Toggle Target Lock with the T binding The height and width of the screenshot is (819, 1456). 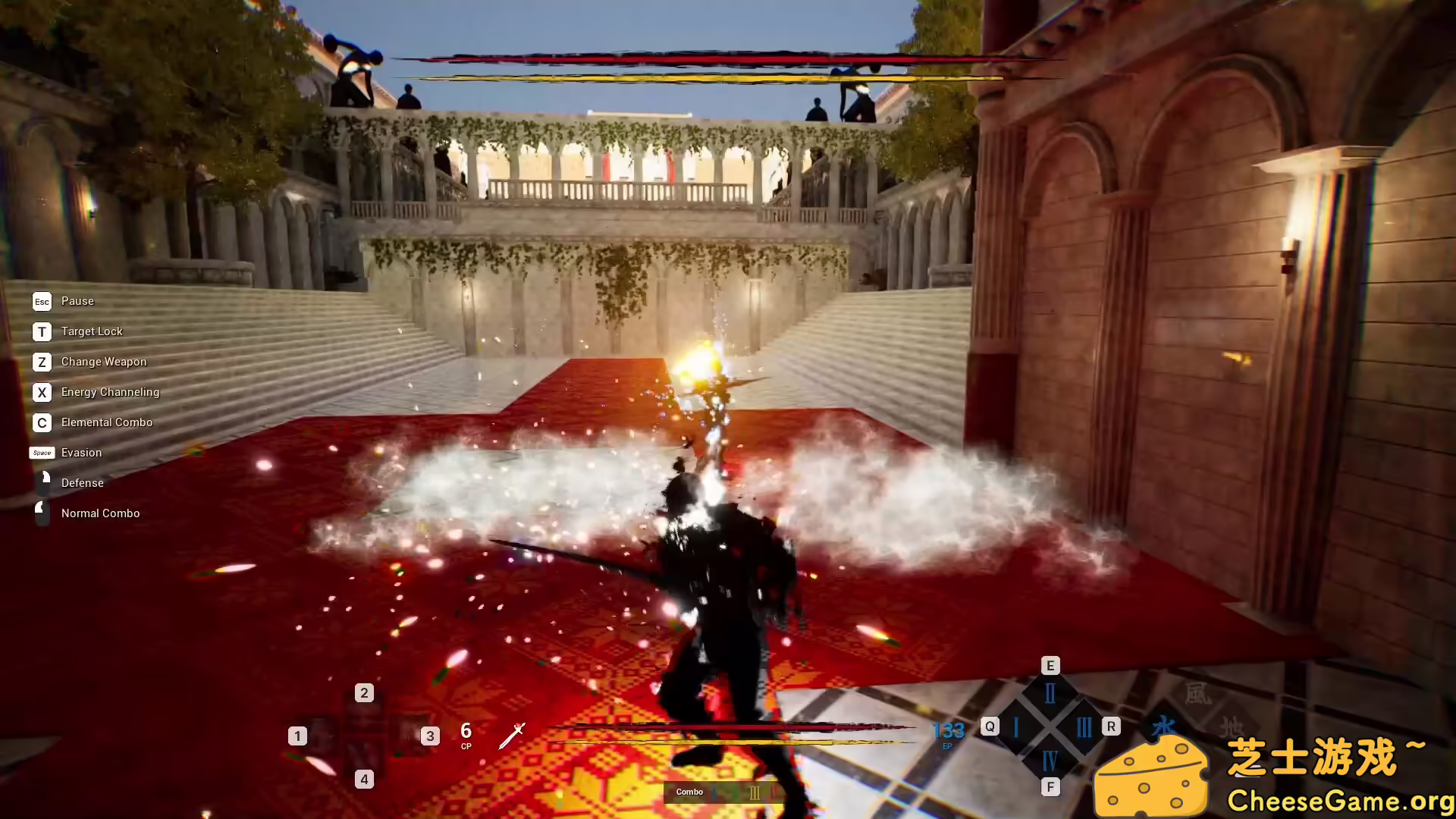[x=42, y=331]
